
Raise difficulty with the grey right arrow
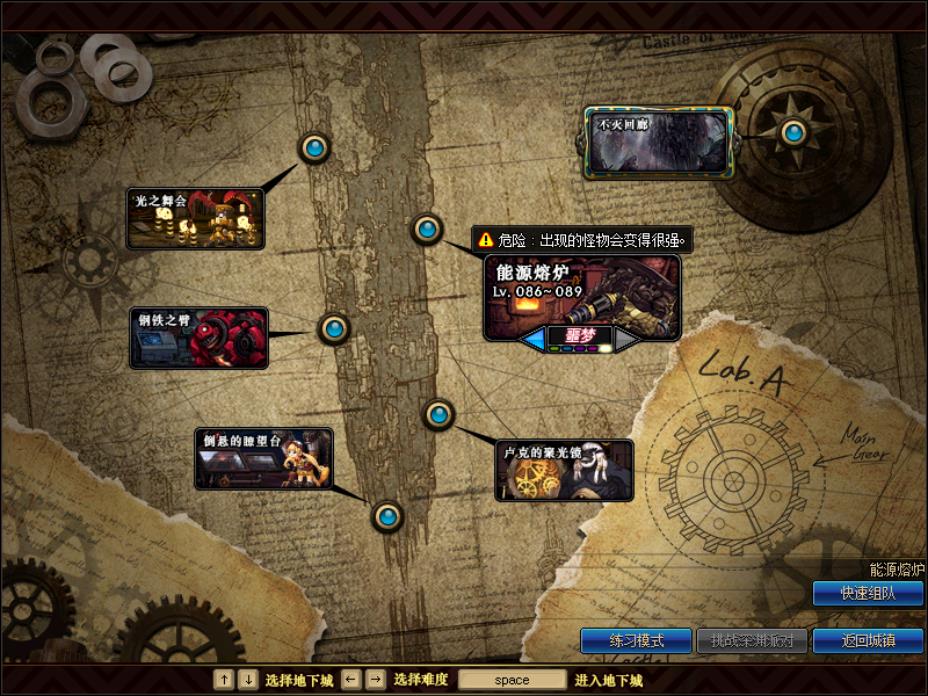[x=626, y=339]
